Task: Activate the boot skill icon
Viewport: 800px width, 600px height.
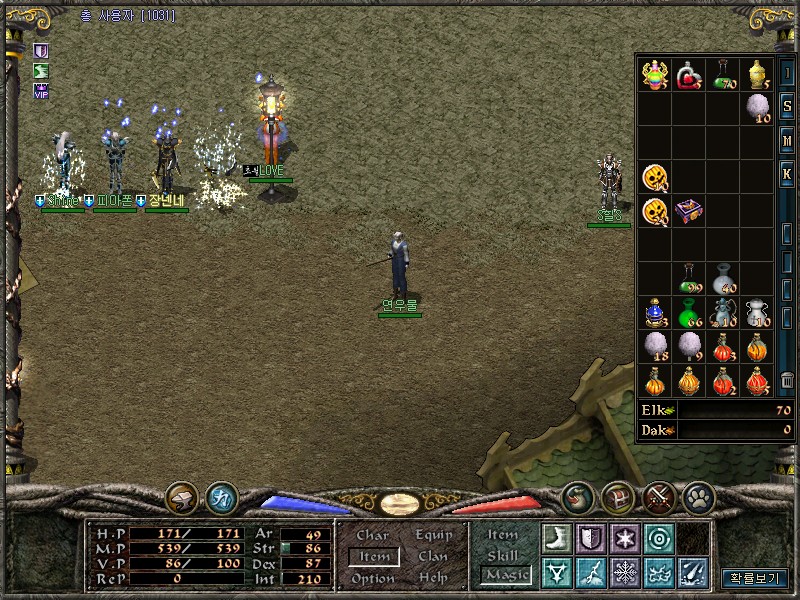Action: (x=556, y=538)
